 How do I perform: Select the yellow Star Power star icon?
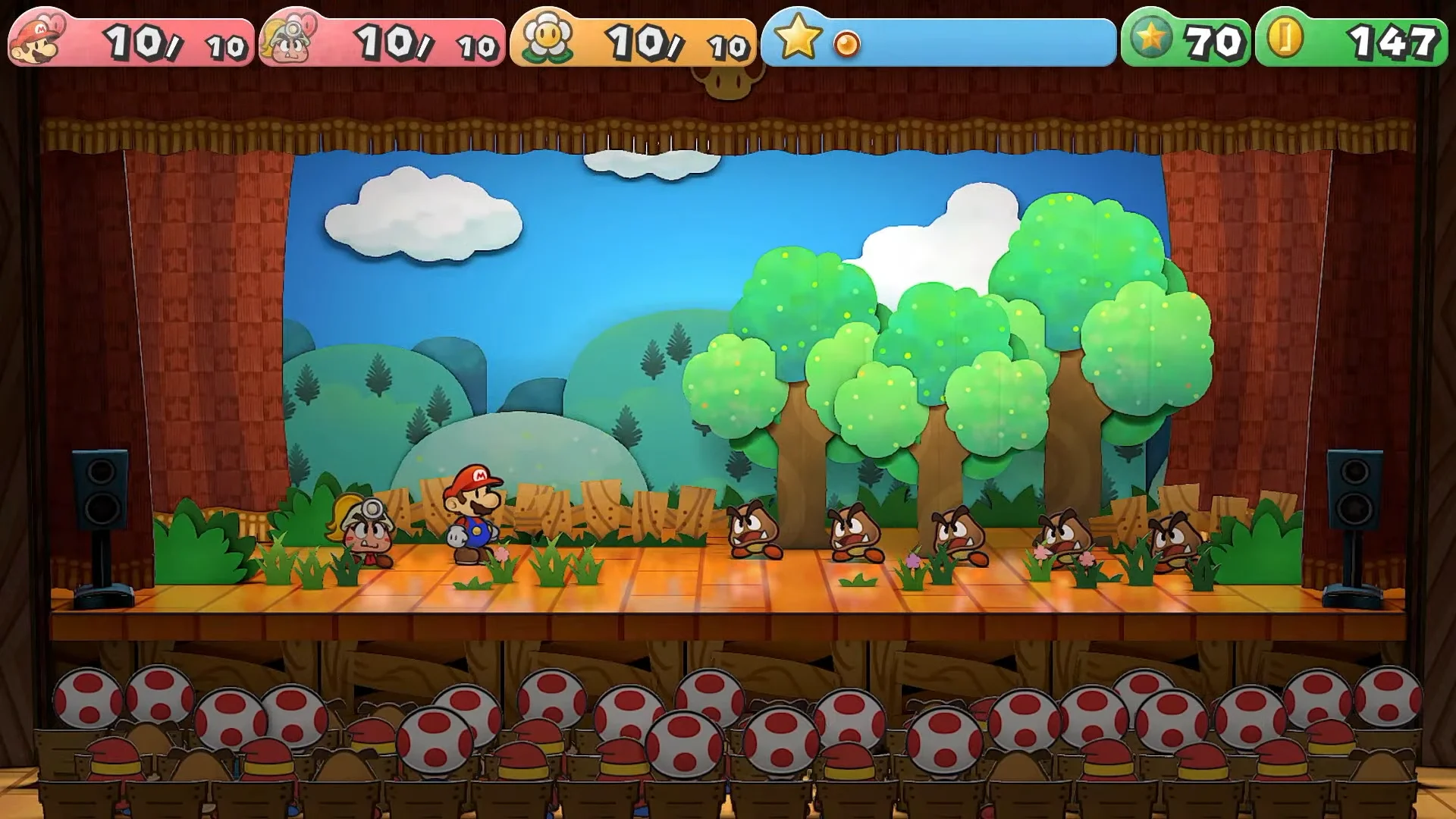click(x=798, y=38)
